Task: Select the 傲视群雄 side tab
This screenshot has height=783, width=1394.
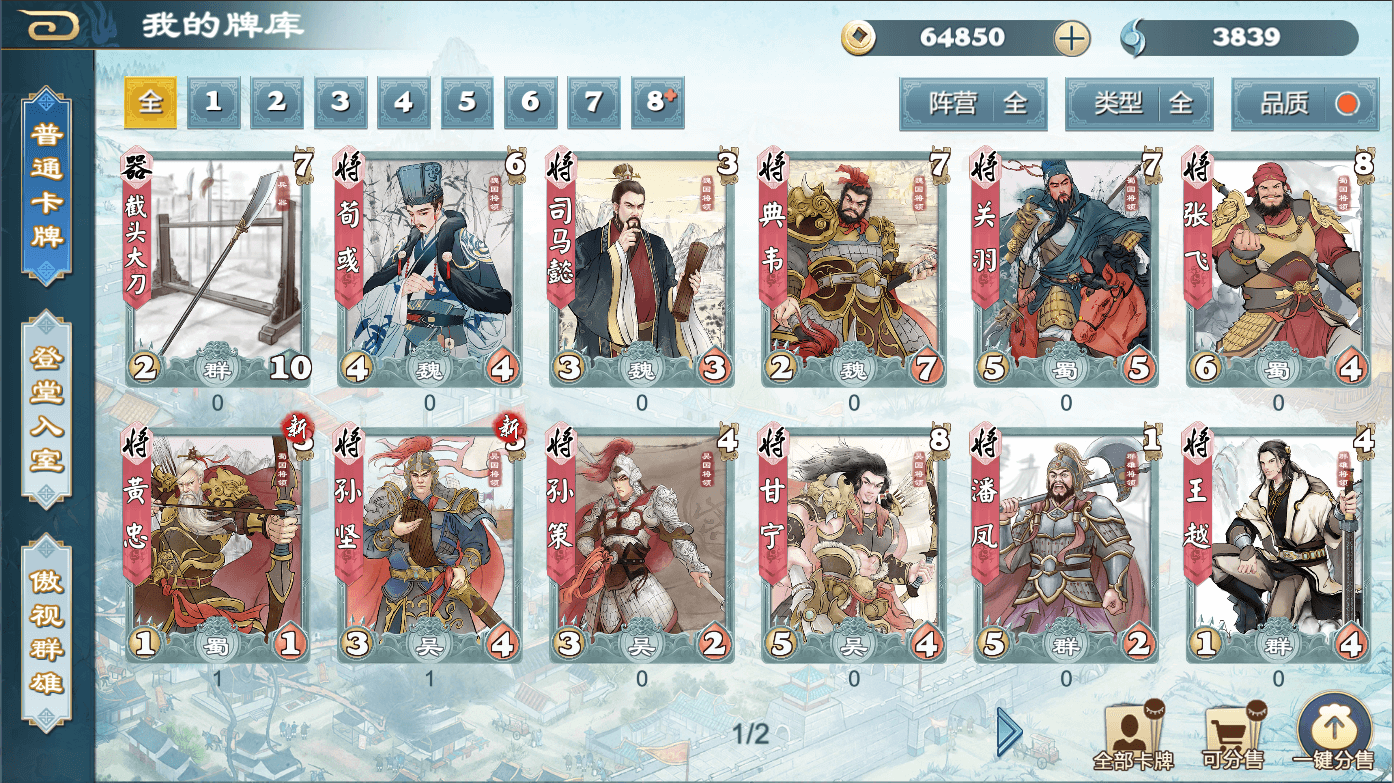Action: 47,632
